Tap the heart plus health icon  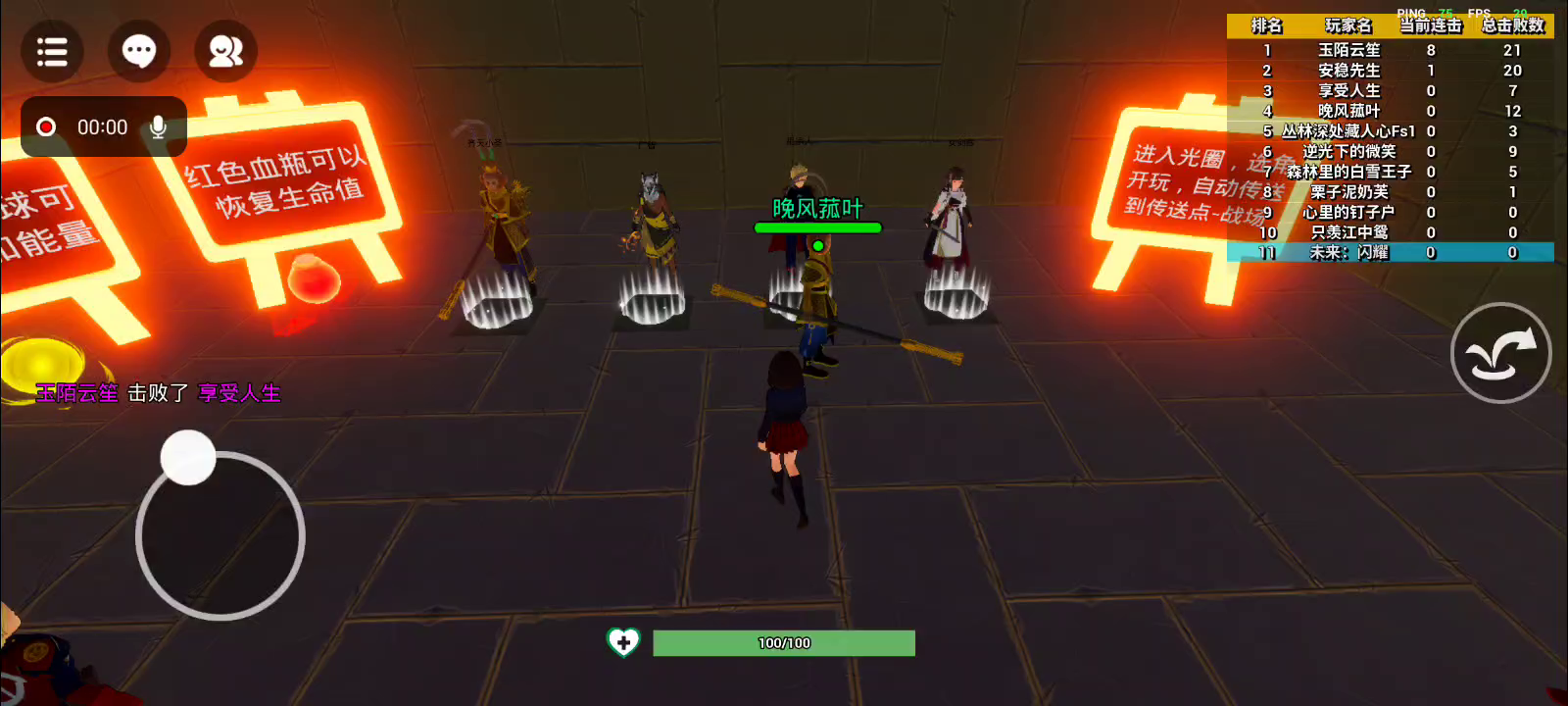click(623, 642)
